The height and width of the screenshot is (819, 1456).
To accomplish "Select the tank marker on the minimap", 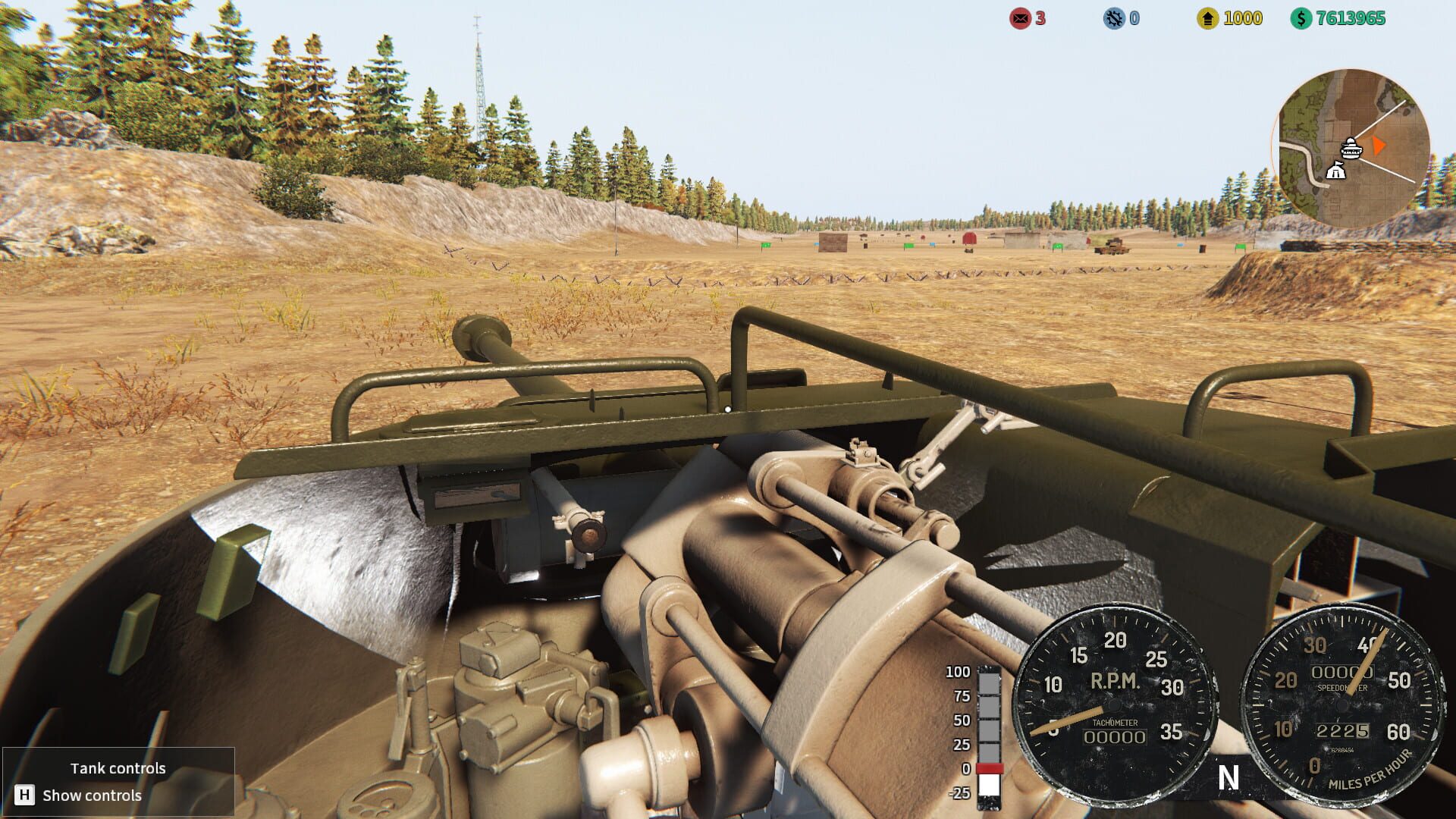I will 1351,149.
